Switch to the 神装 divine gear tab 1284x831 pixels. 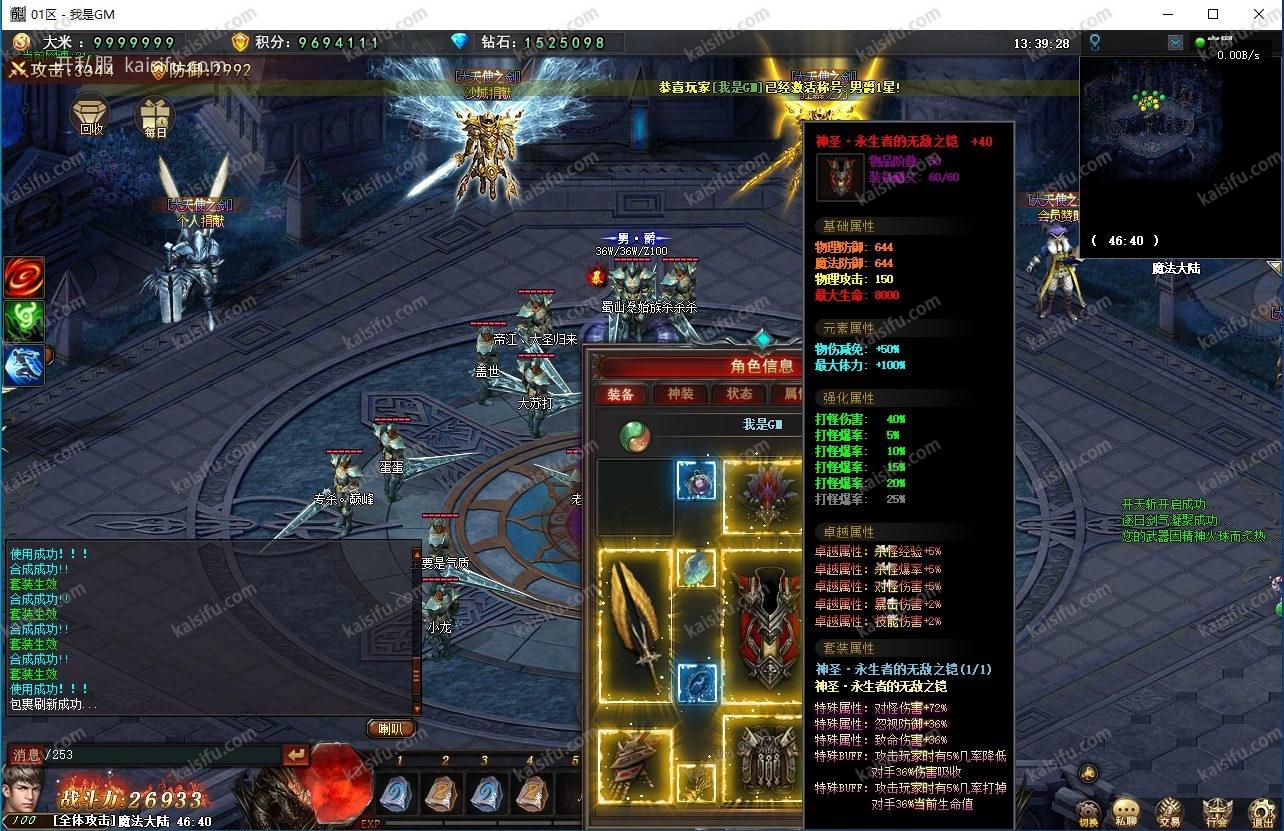point(680,394)
